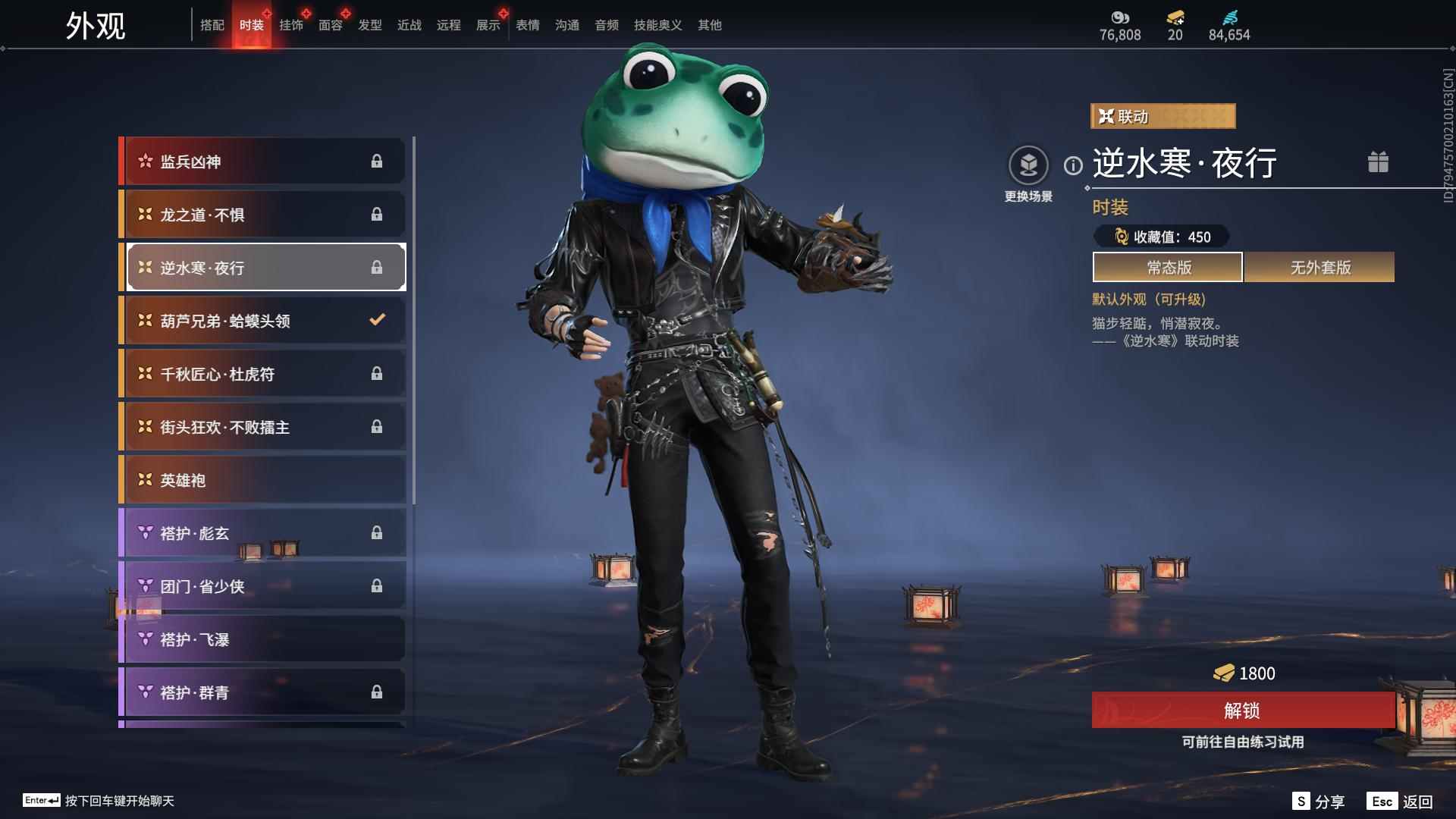Select the 常态版 outfit variant
1456x819 pixels.
[1168, 268]
